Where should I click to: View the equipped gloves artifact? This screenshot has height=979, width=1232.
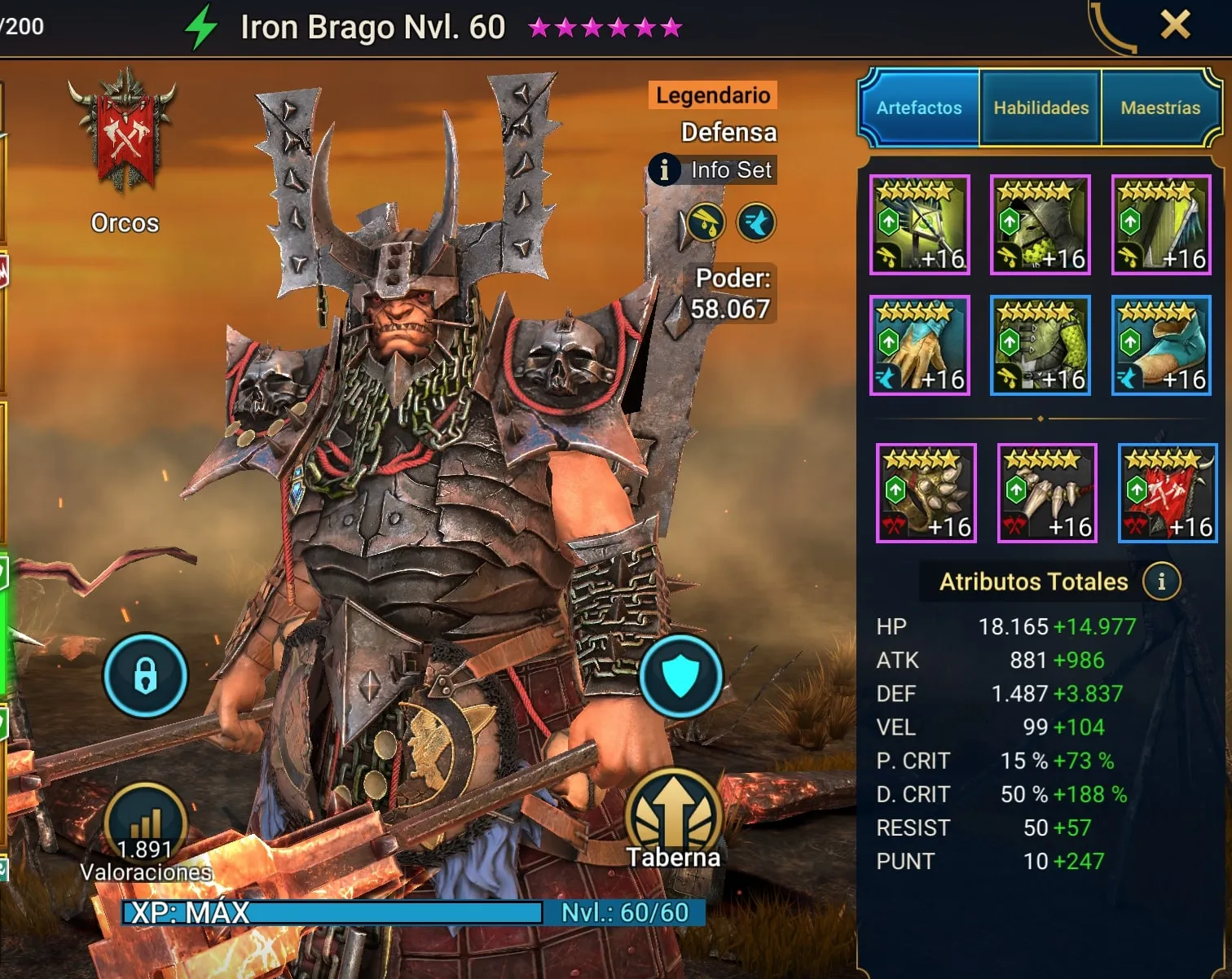[920, 345]
